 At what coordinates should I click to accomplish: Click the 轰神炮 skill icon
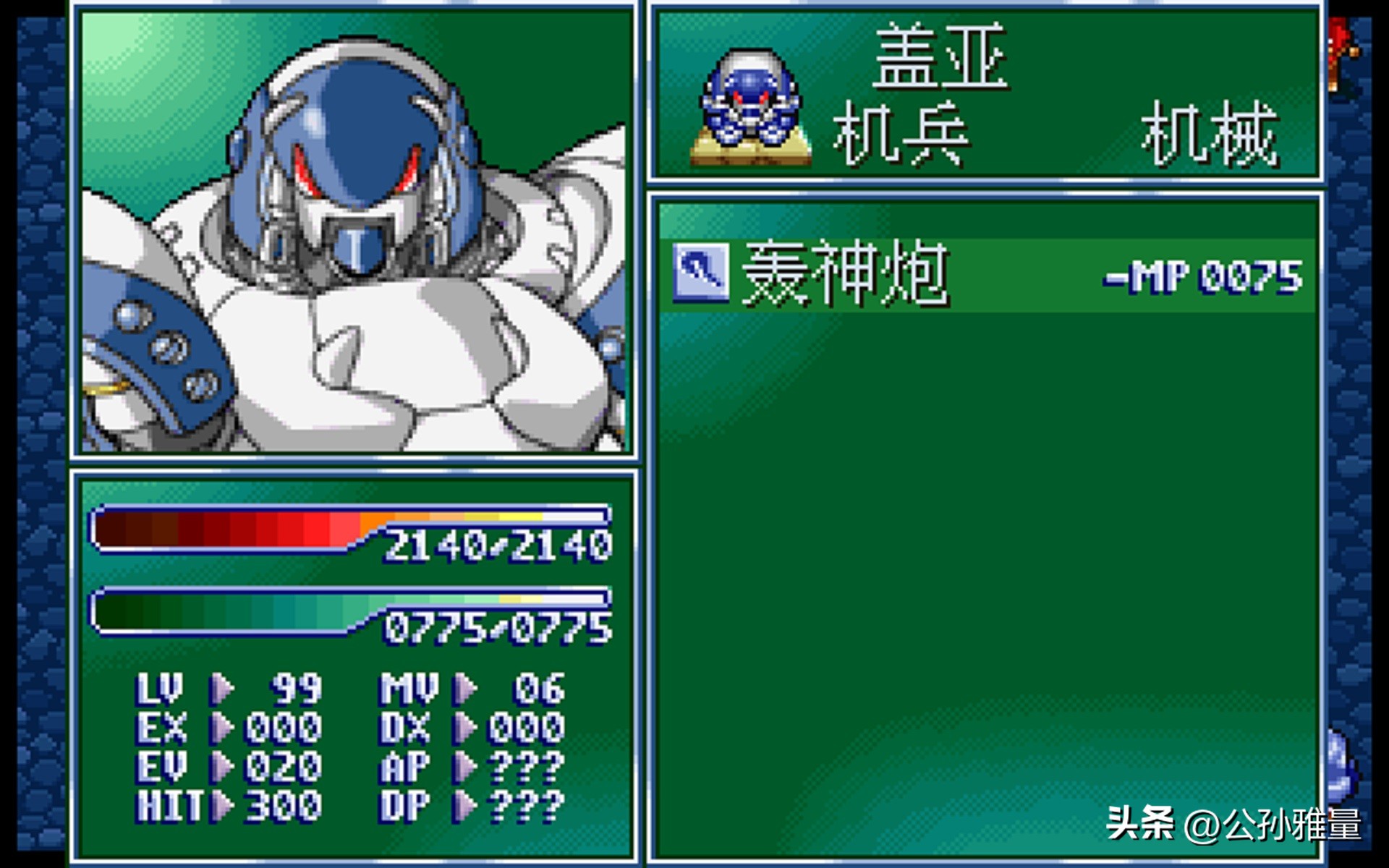pos(700,273)
